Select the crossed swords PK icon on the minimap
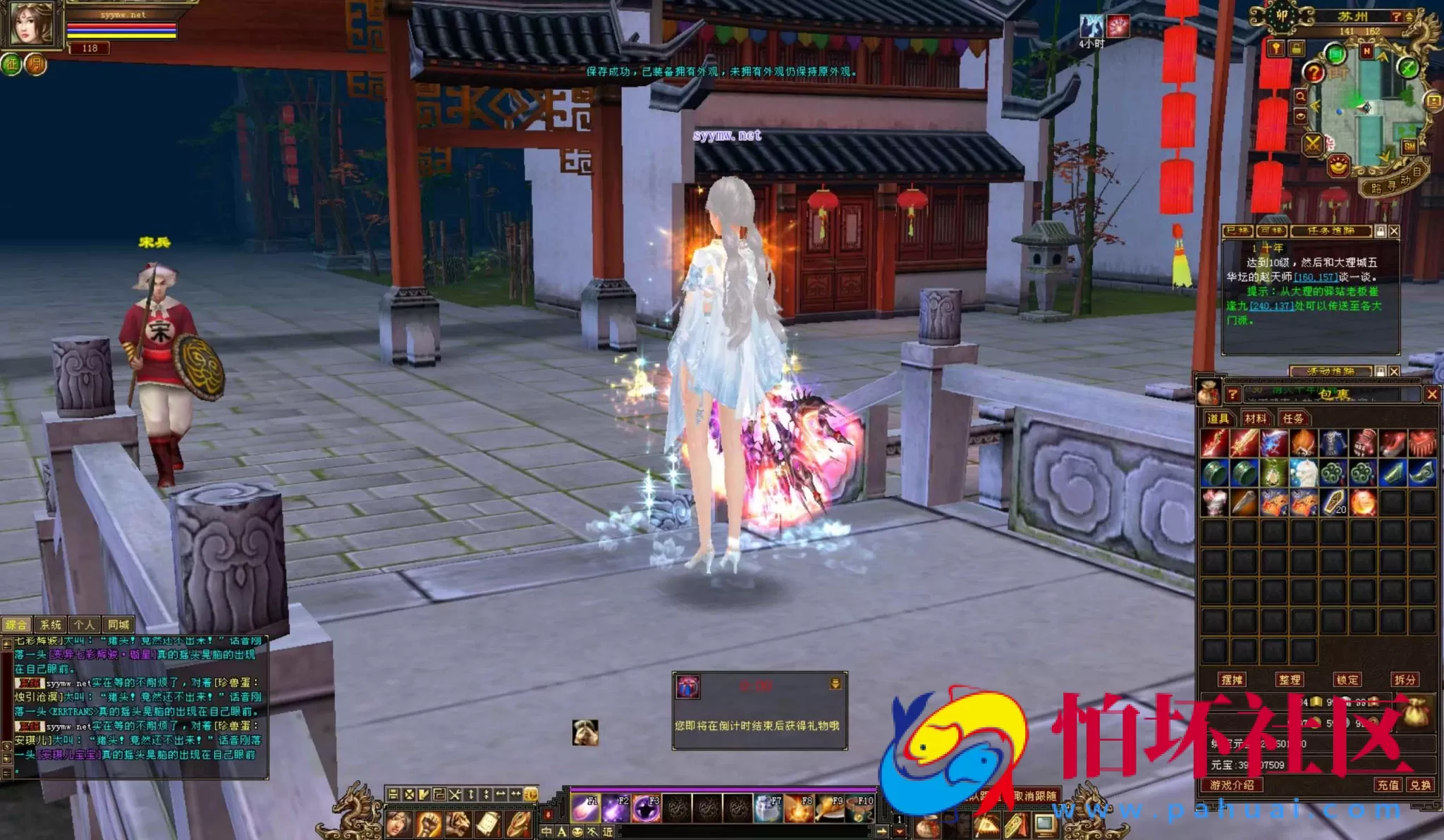Image resolution: width=1444 pixels, height=840 pixels. point(1312,146)
